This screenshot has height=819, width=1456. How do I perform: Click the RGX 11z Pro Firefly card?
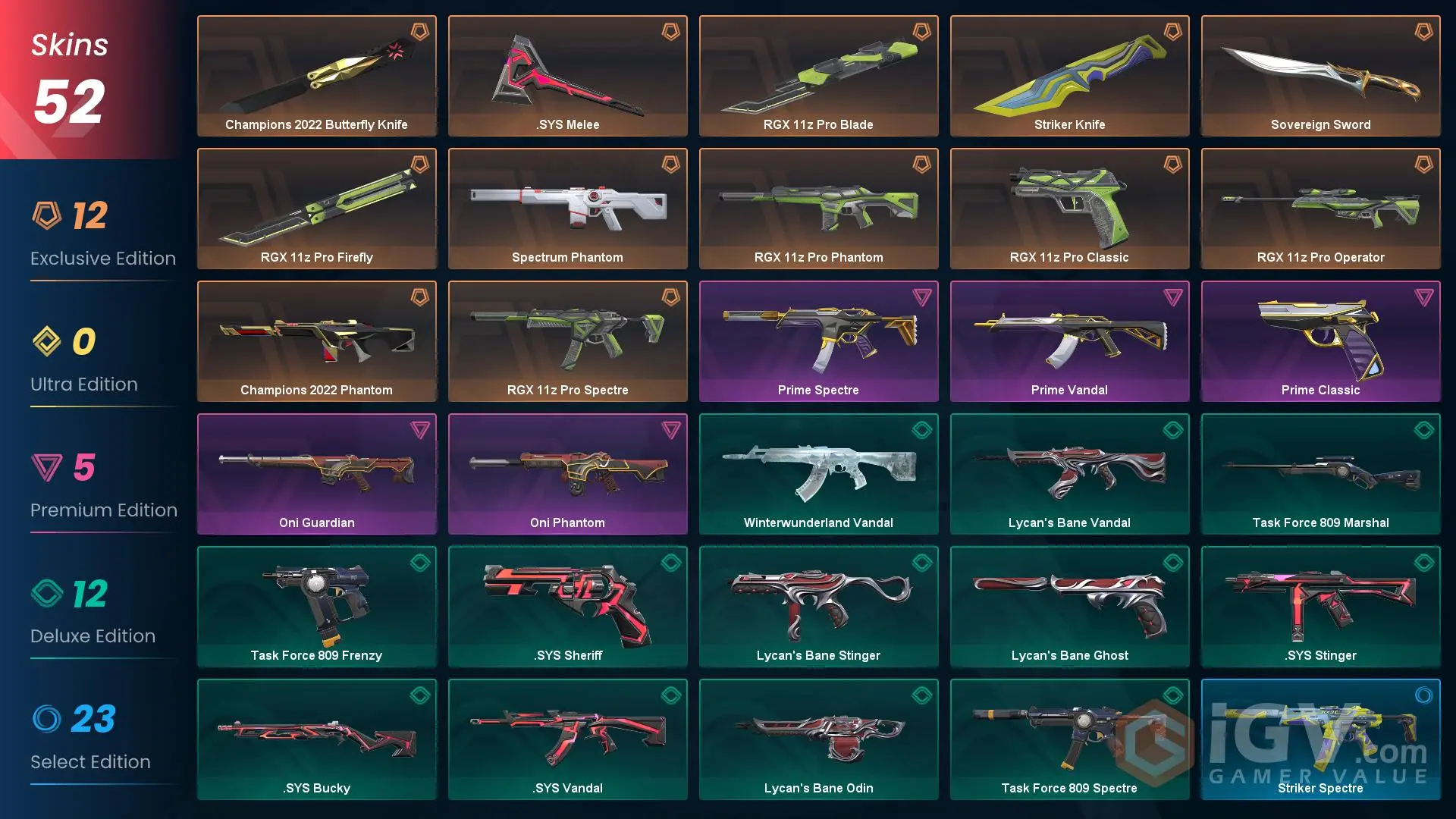[316, 209]
